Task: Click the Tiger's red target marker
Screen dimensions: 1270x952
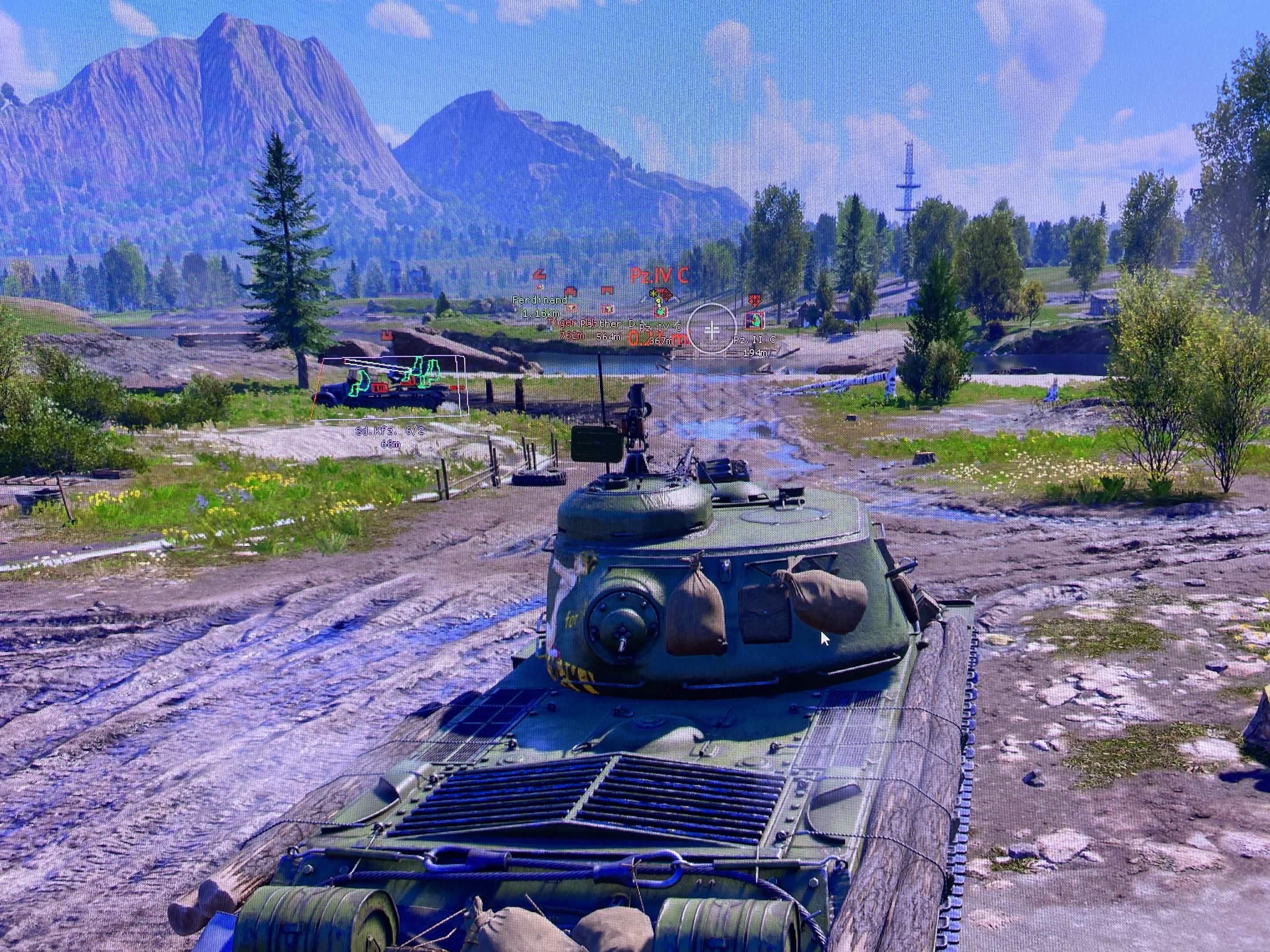Action: coord(571,309)
